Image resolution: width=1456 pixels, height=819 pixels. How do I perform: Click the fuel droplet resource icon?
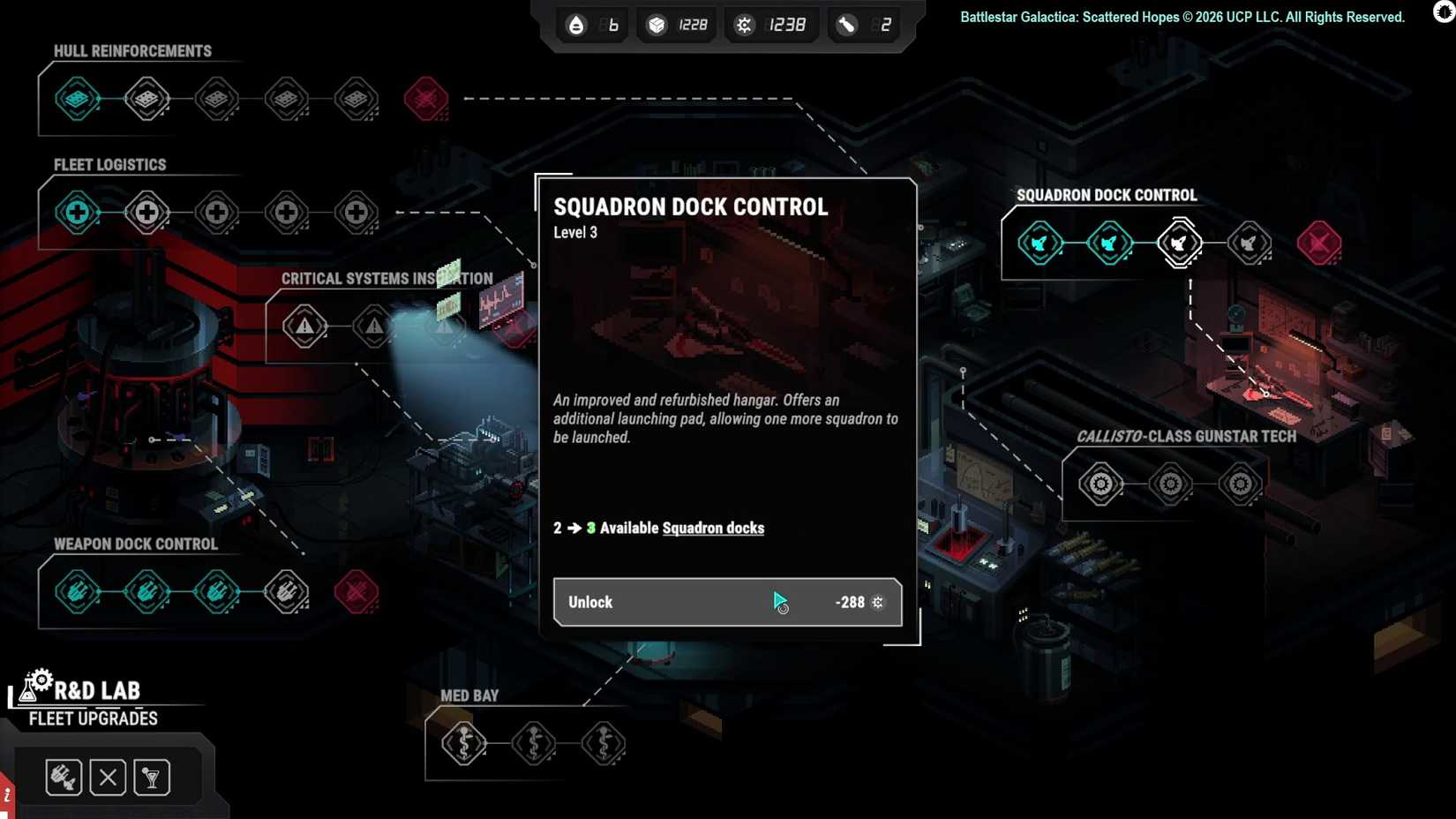point(575,25)
